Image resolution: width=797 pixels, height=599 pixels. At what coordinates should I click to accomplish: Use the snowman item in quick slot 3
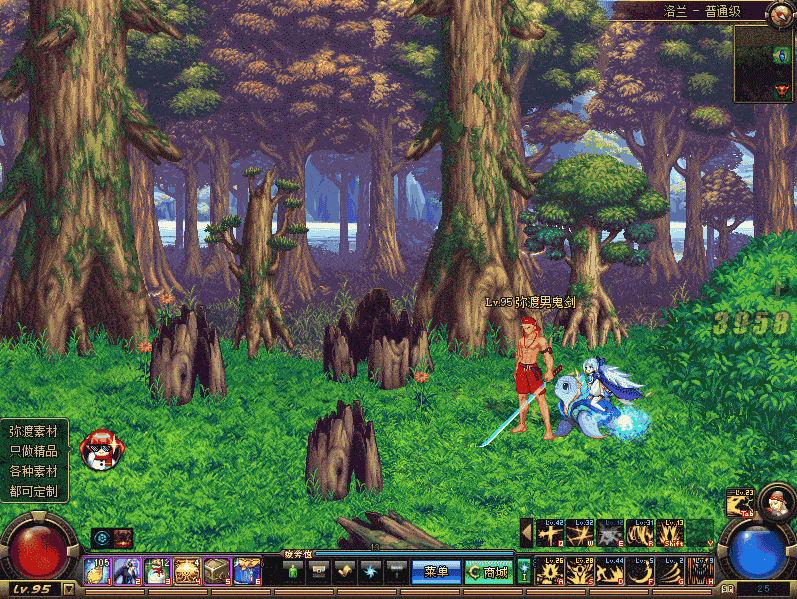coord(157,571)
